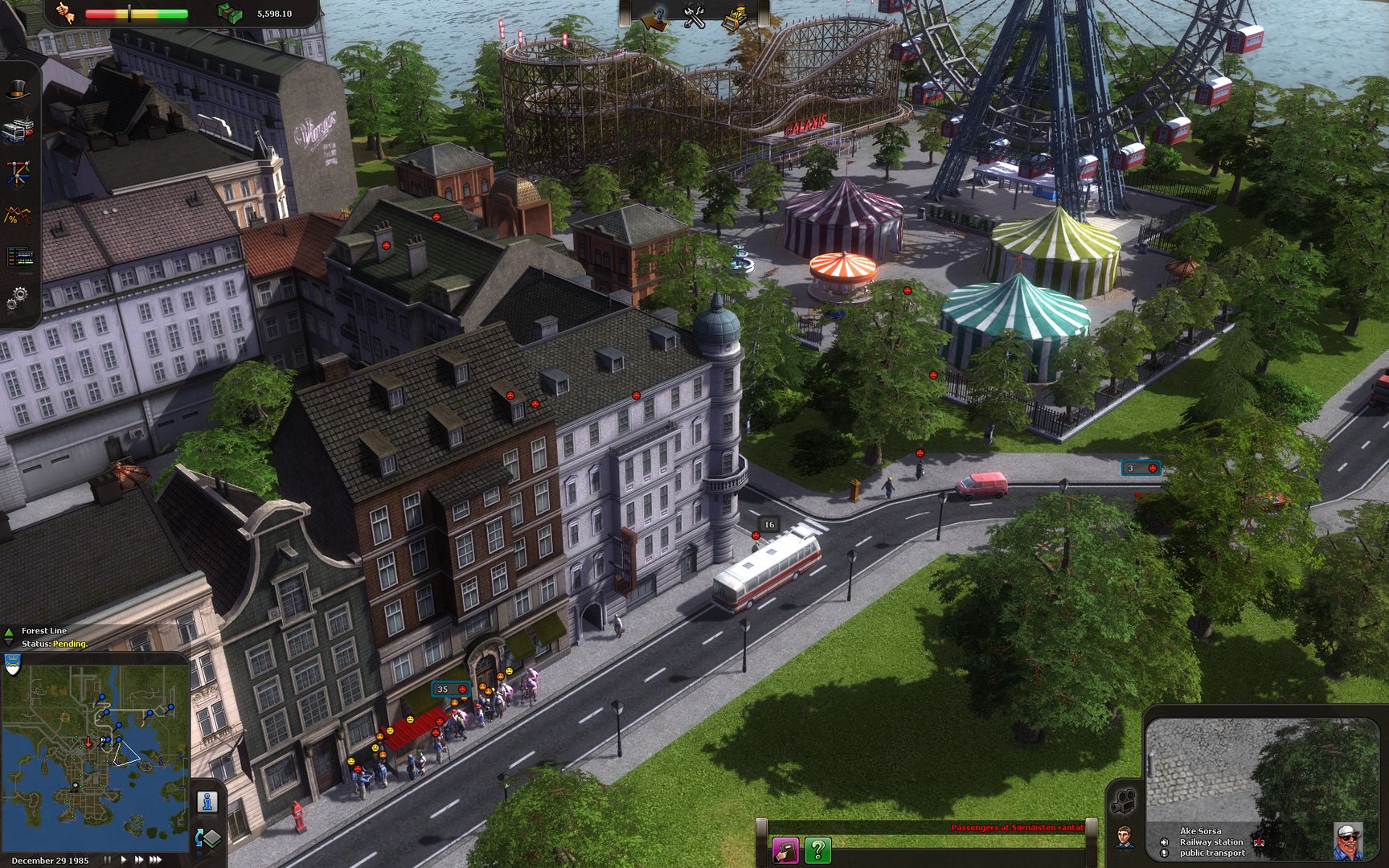Open the vehicles menu with bus icon
1389x868 pixels.
click(x=17, y=131)
